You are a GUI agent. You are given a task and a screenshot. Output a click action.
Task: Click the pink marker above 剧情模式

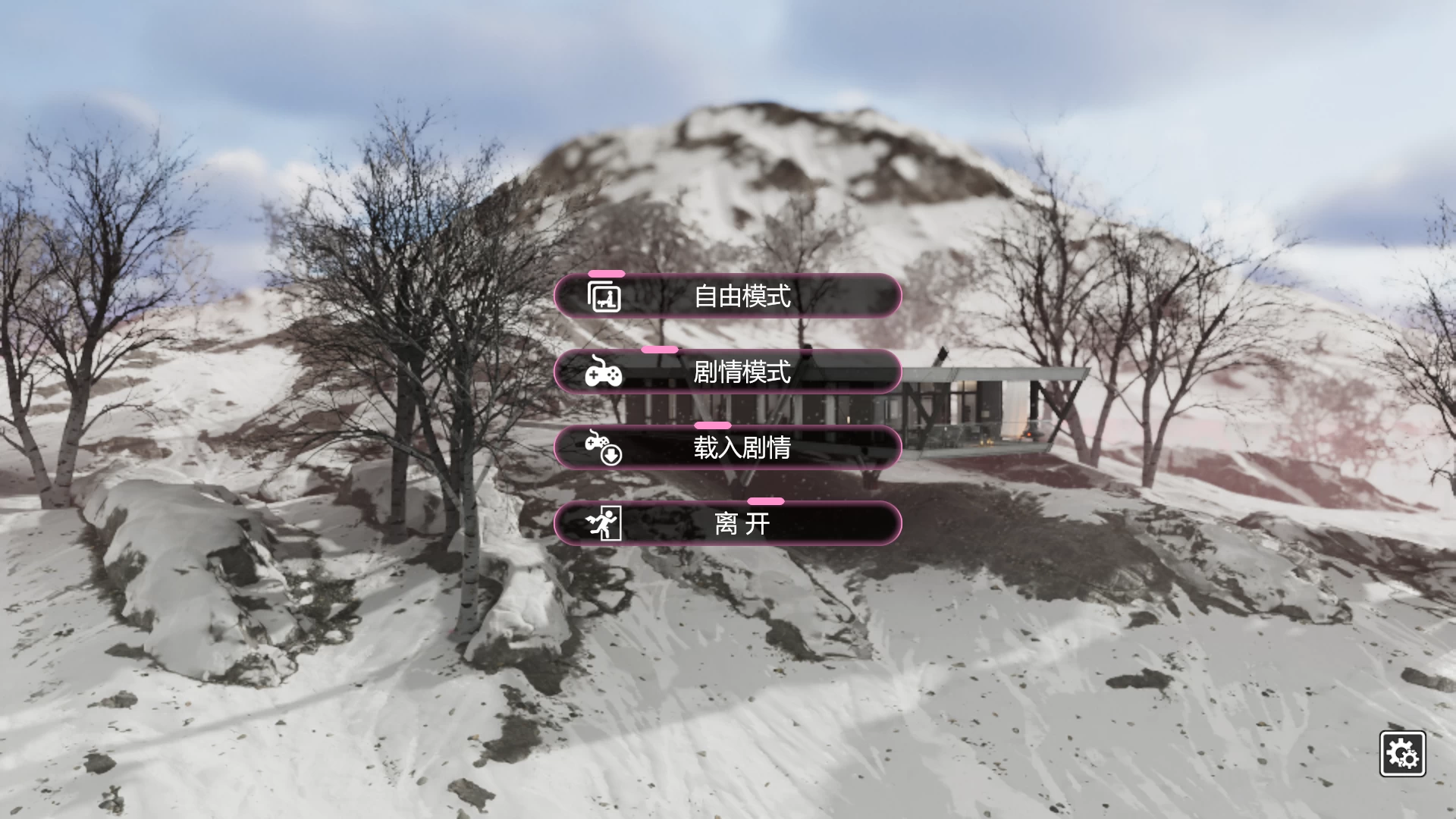pos(659,350)
